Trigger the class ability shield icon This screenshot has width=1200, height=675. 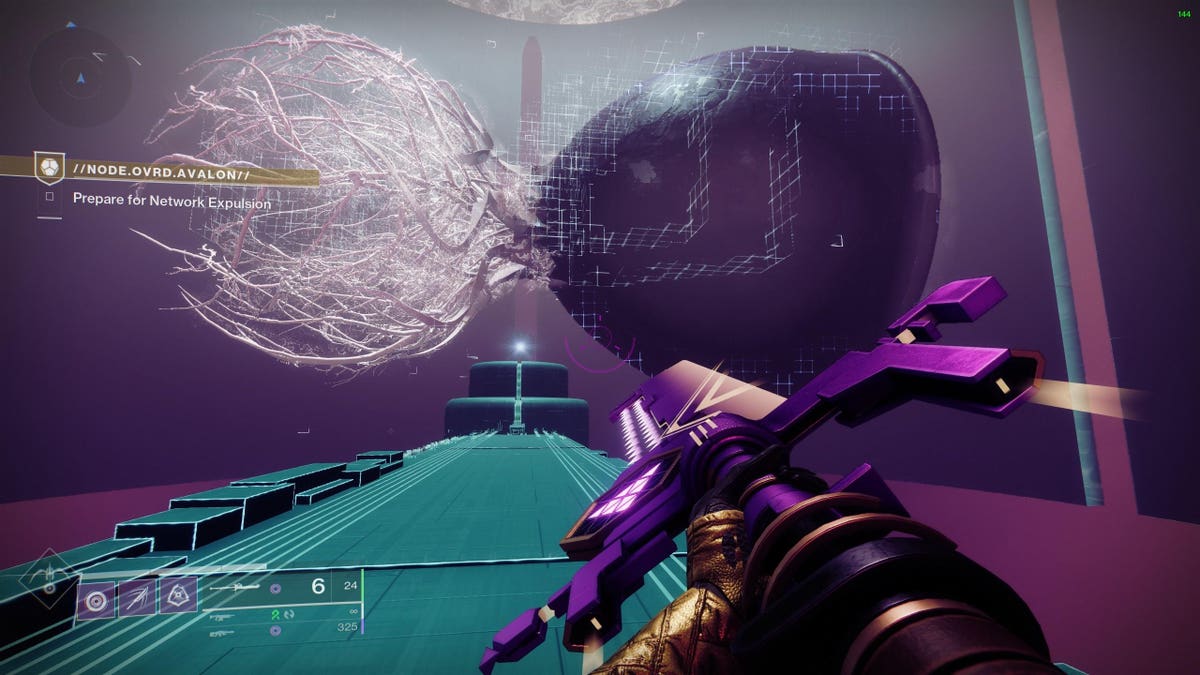coord(179,597)
